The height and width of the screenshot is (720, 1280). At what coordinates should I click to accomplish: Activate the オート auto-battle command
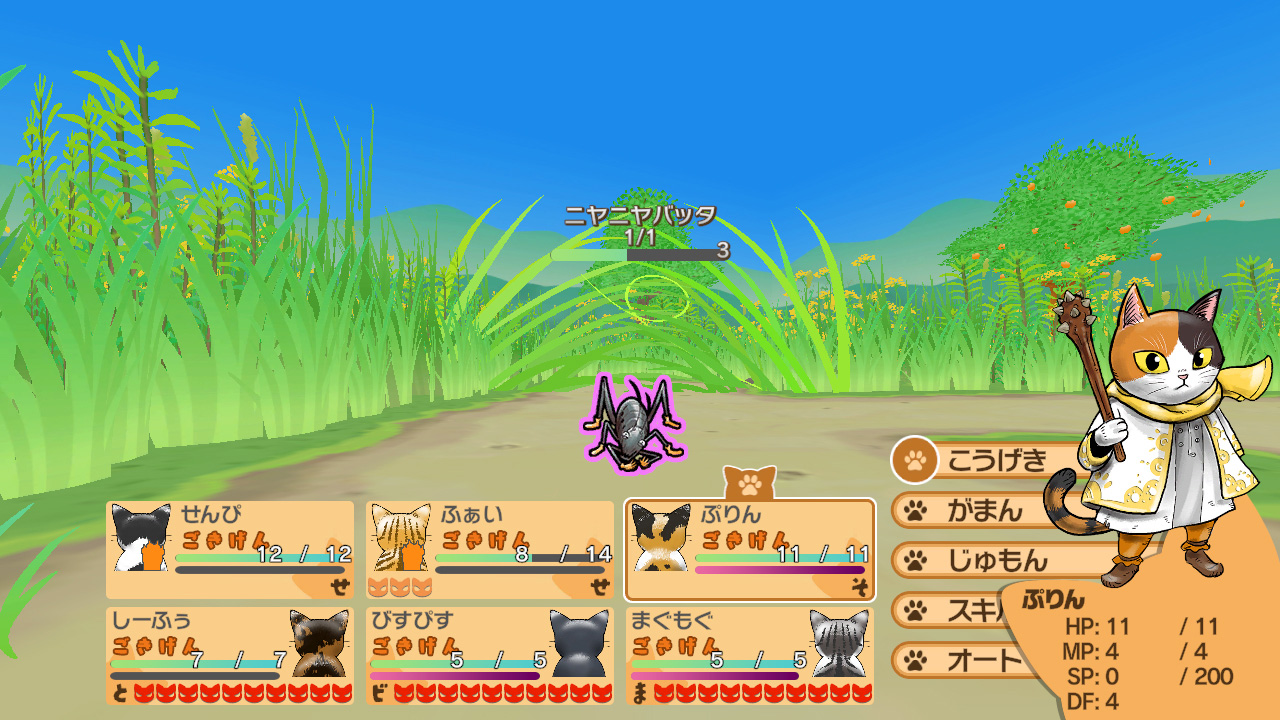tap(970, 660)
